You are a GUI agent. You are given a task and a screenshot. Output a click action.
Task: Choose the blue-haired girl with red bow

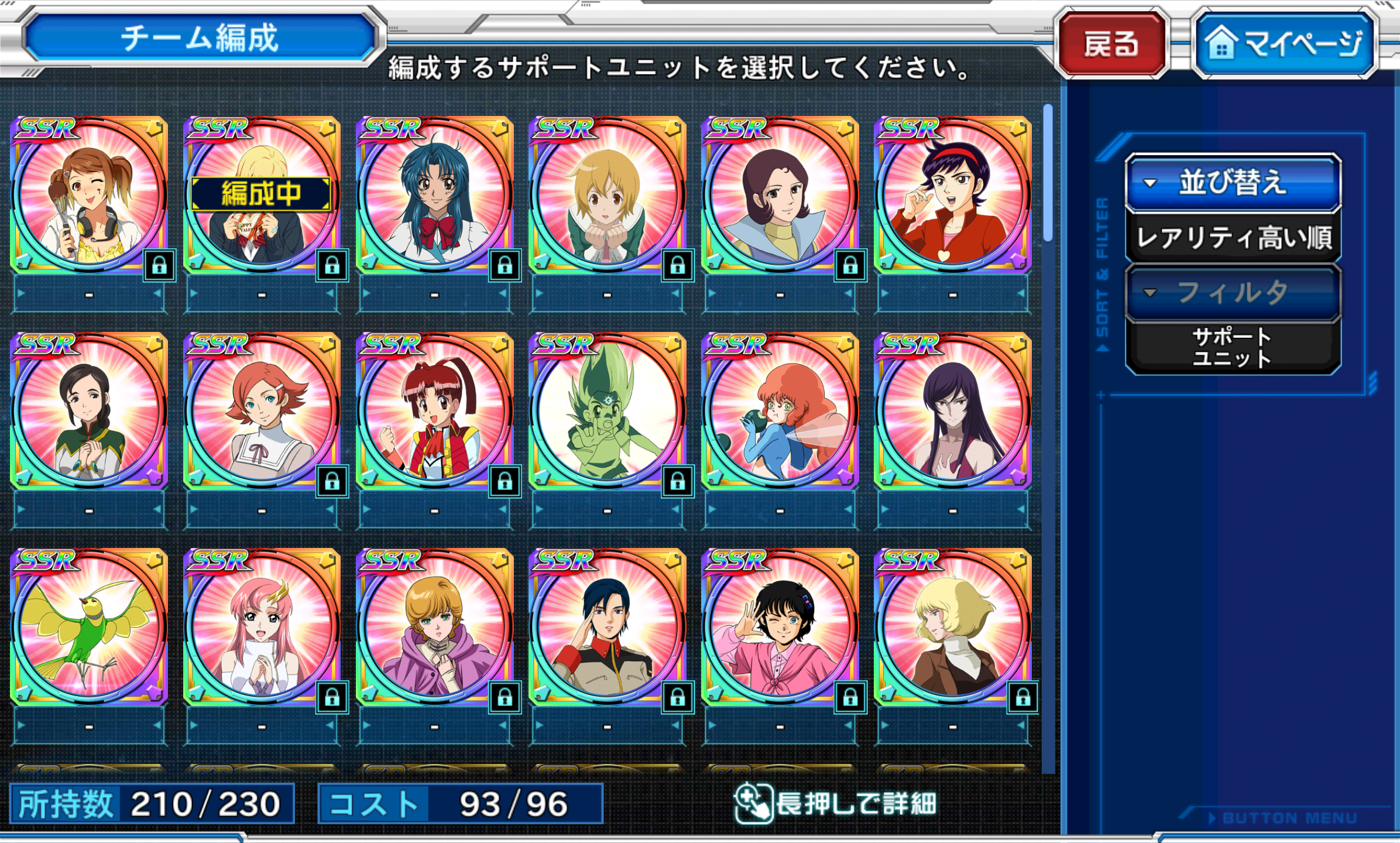pos(434,195)
